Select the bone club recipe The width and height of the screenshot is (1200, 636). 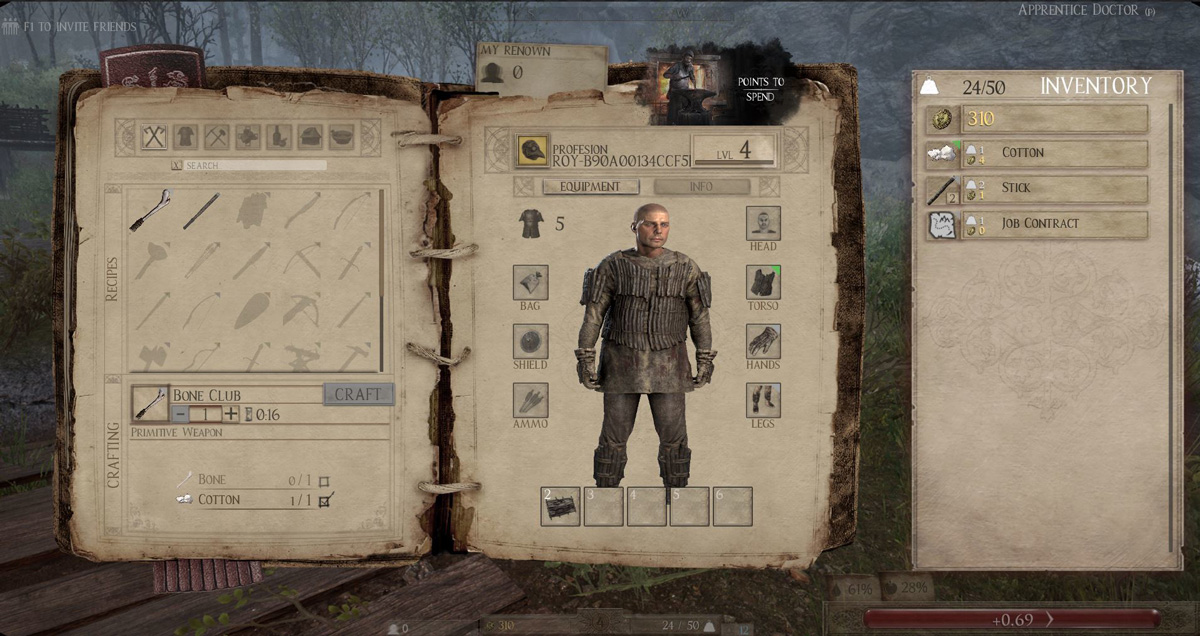150,211
